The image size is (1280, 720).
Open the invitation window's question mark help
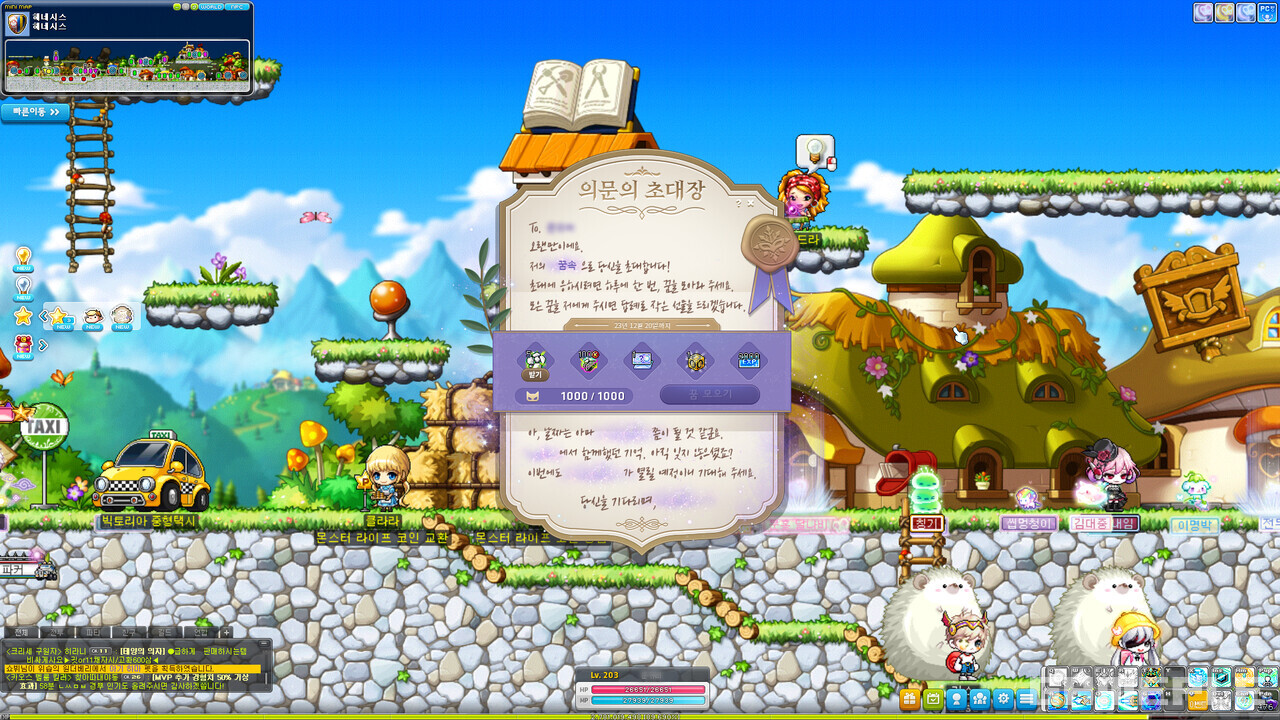pyautogui.click(x=738, y=203)
